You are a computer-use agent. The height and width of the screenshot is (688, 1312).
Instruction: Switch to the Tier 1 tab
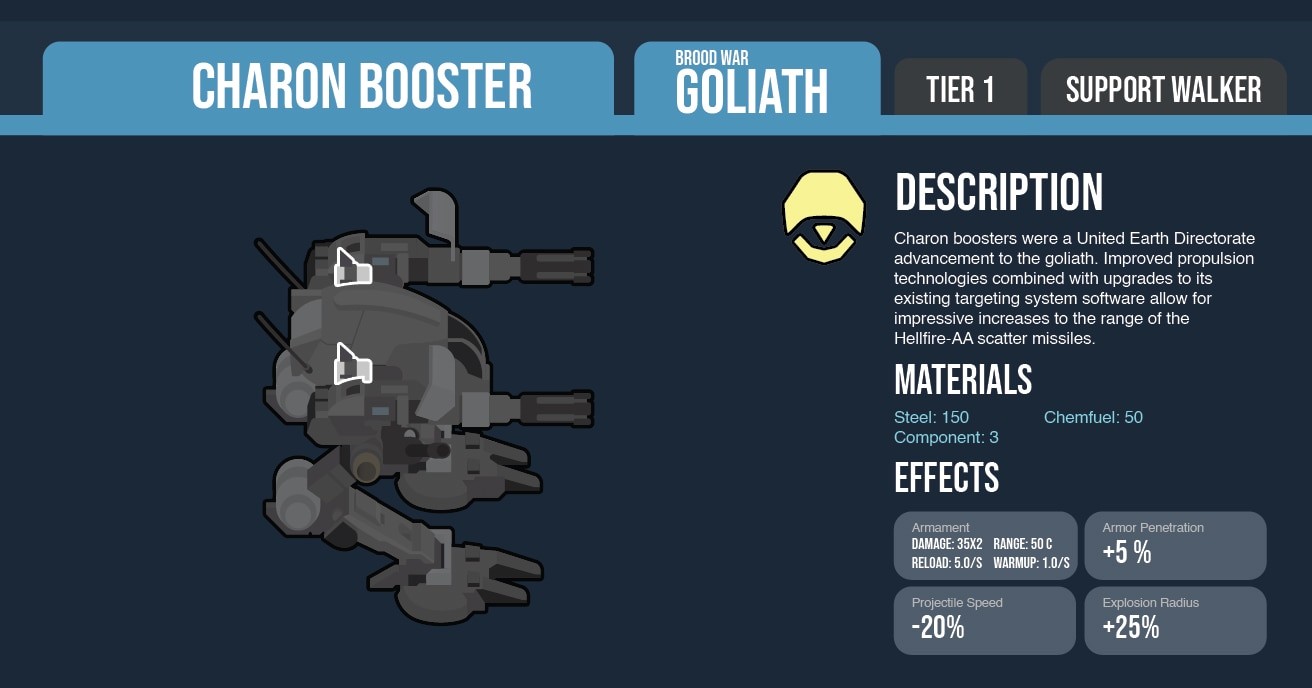(960, 88)
